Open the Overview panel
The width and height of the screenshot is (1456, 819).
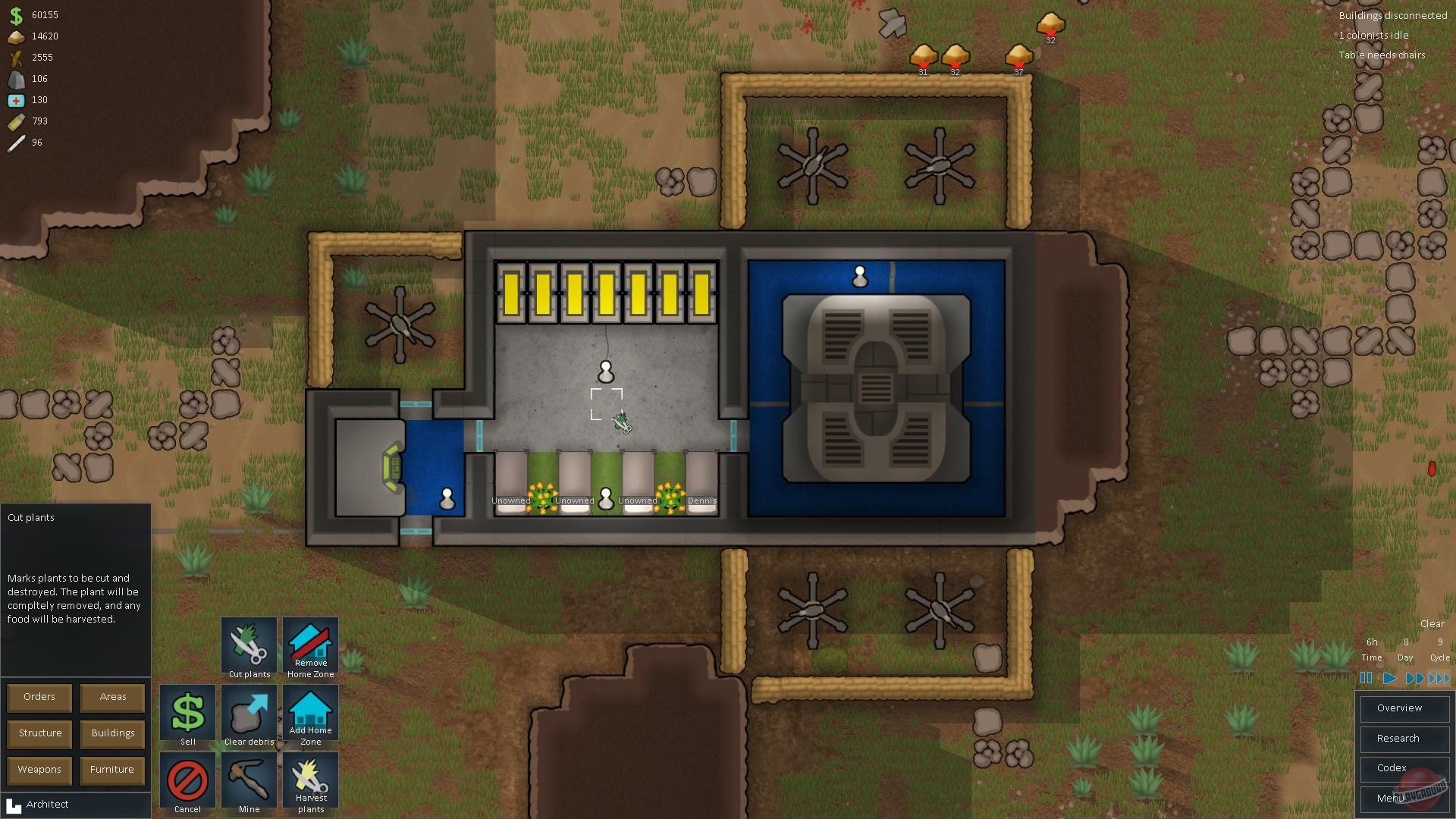point(1404,708)
